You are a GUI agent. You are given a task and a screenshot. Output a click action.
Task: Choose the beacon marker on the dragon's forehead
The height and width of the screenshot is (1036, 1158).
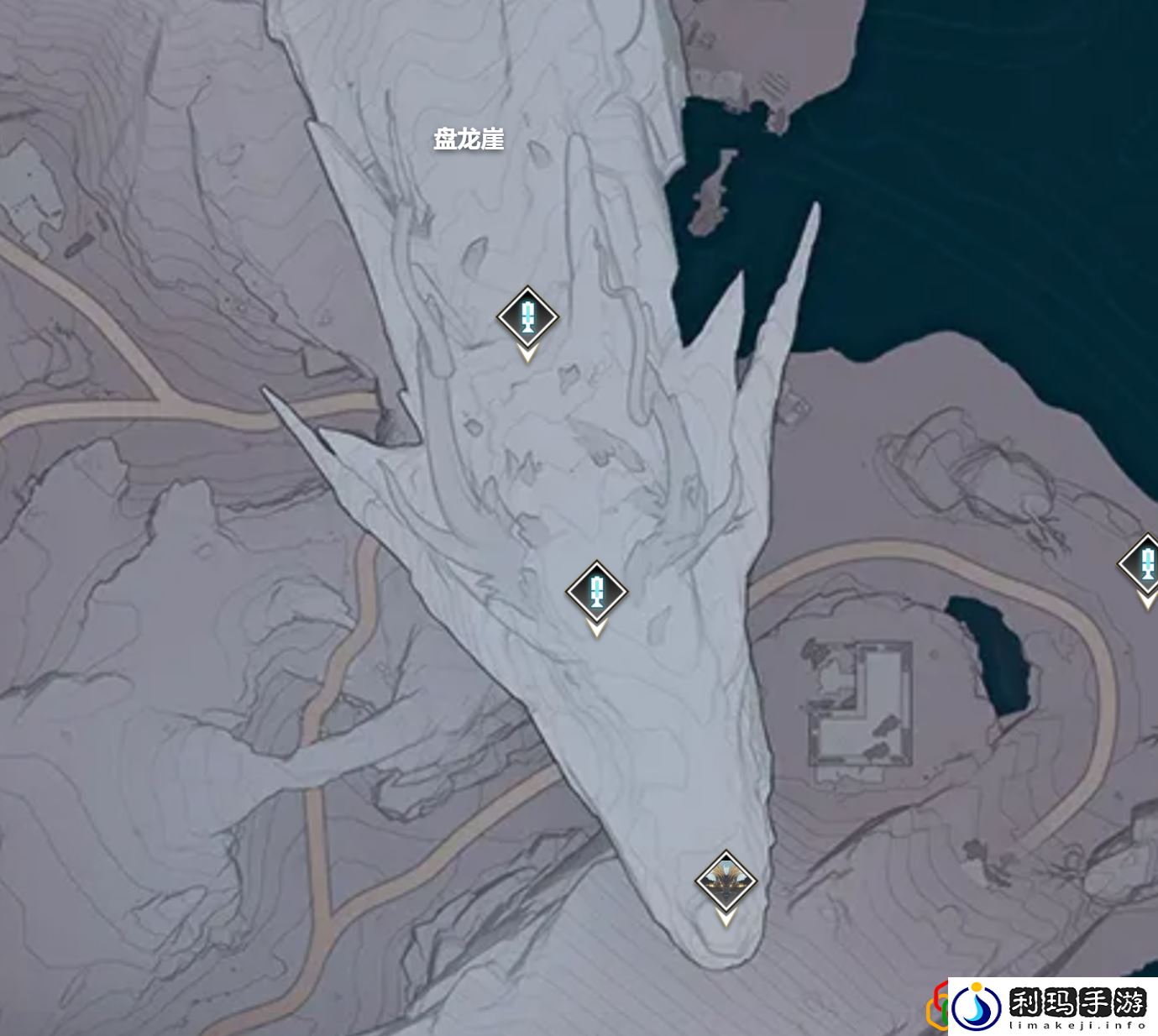596,591
